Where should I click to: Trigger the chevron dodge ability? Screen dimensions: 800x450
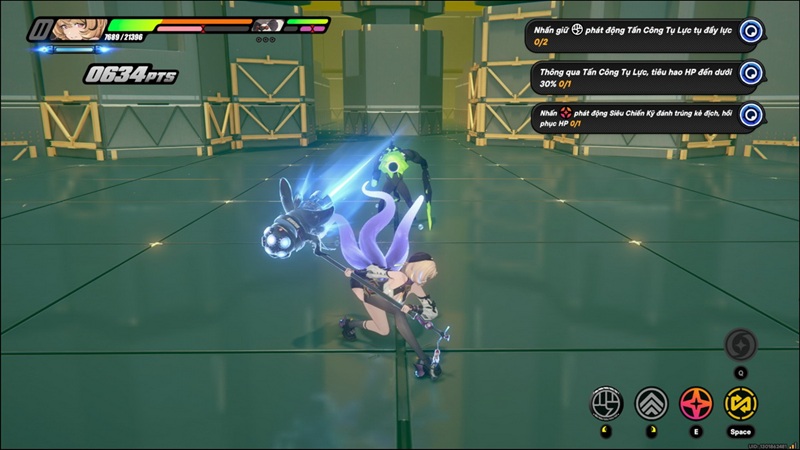652,404
